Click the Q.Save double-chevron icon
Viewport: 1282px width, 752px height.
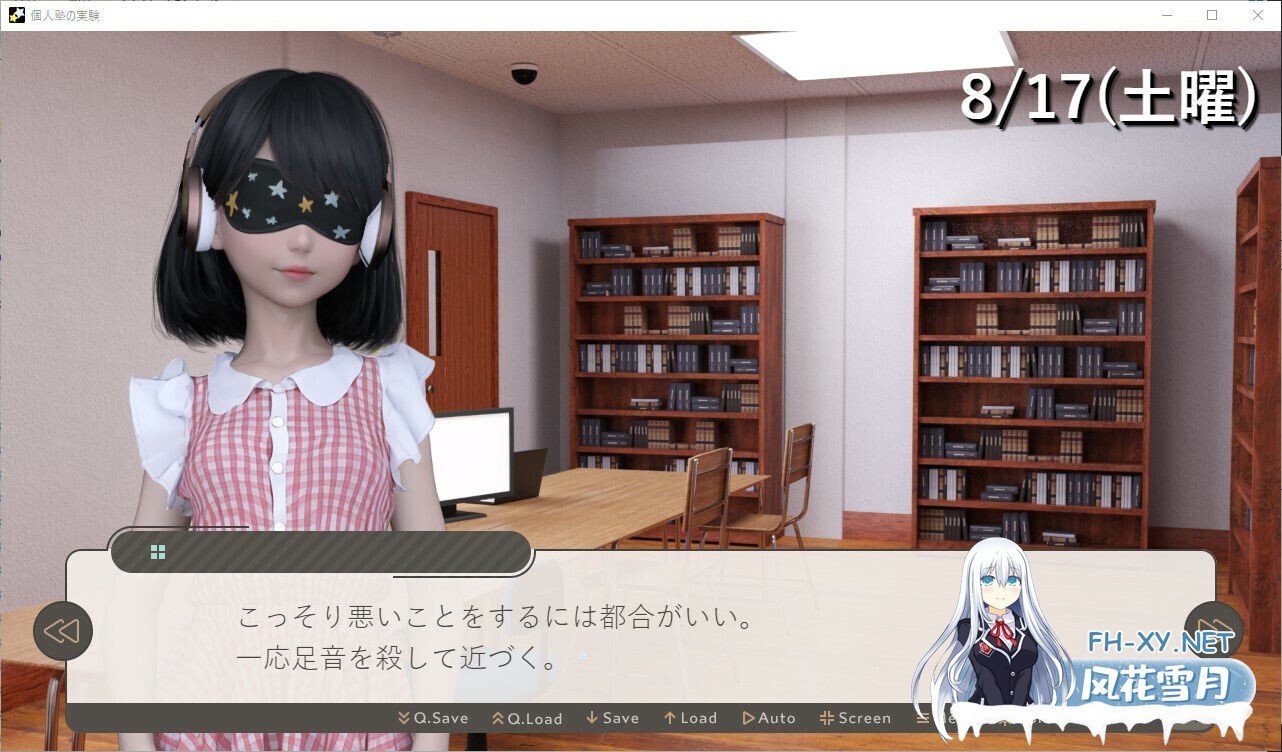click(x=404, y=718)
